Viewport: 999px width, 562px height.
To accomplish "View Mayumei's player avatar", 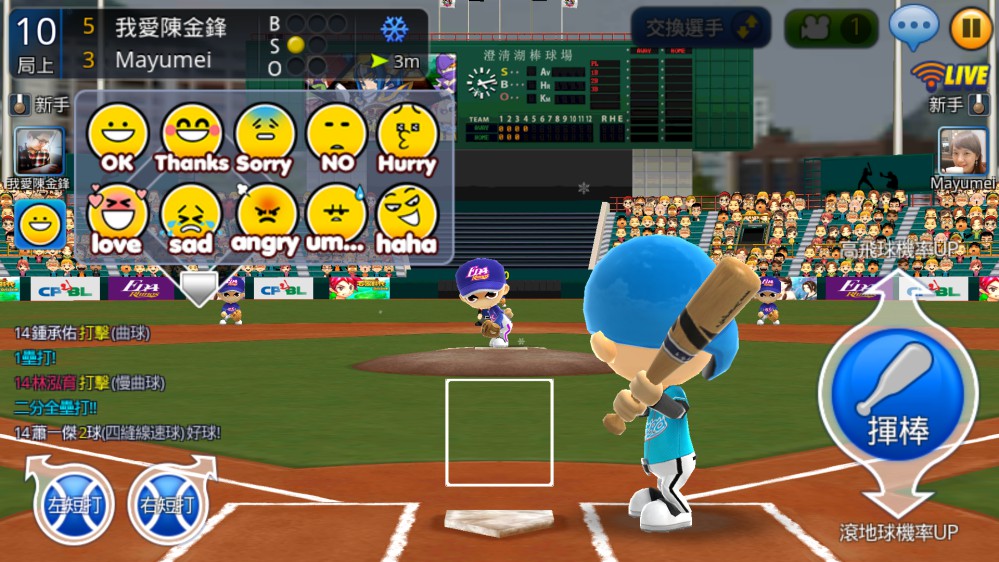I will 962,152.
